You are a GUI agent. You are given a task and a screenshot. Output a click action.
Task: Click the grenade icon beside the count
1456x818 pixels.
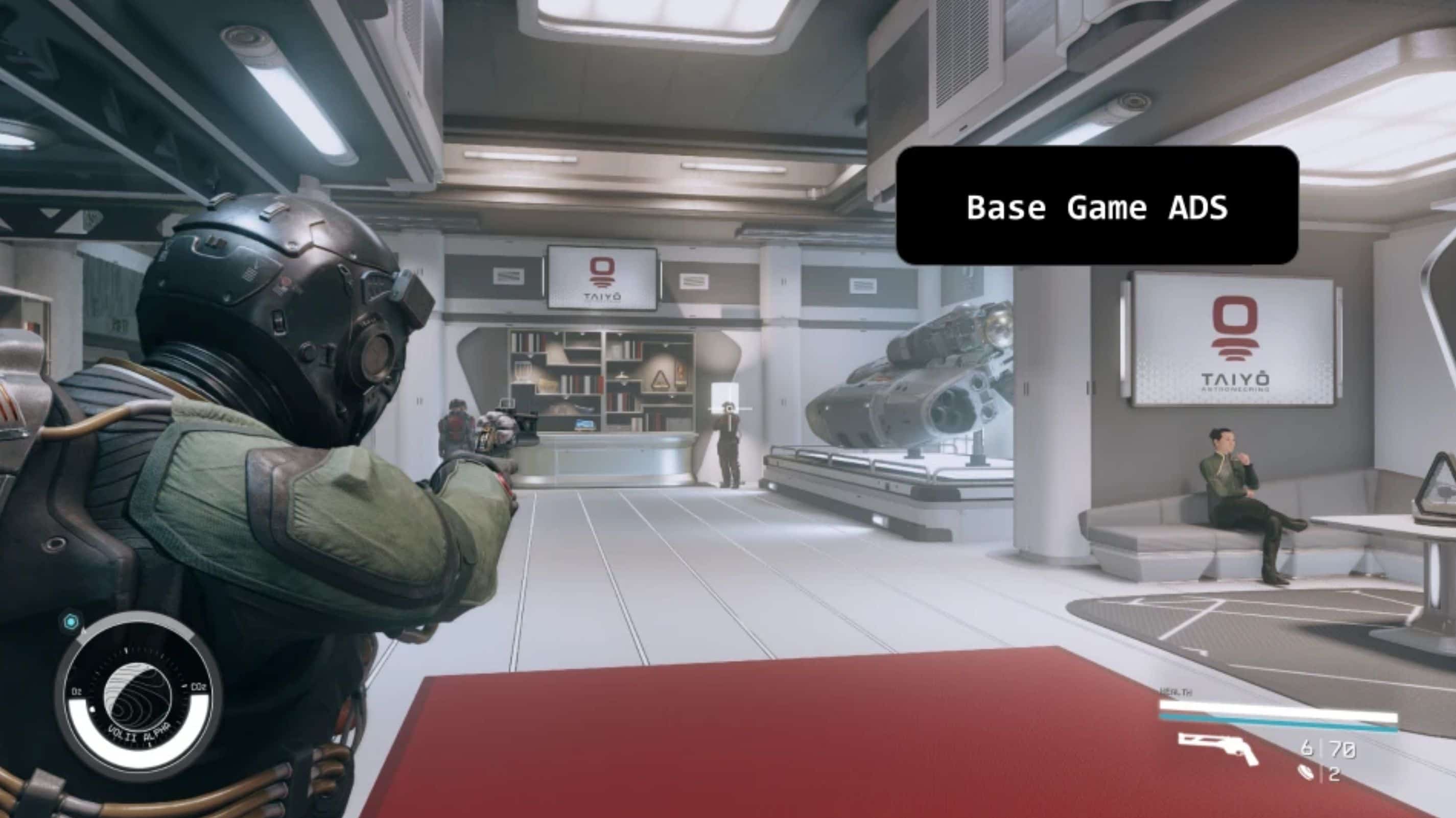pyautogui.click(x=1307, y=773)
